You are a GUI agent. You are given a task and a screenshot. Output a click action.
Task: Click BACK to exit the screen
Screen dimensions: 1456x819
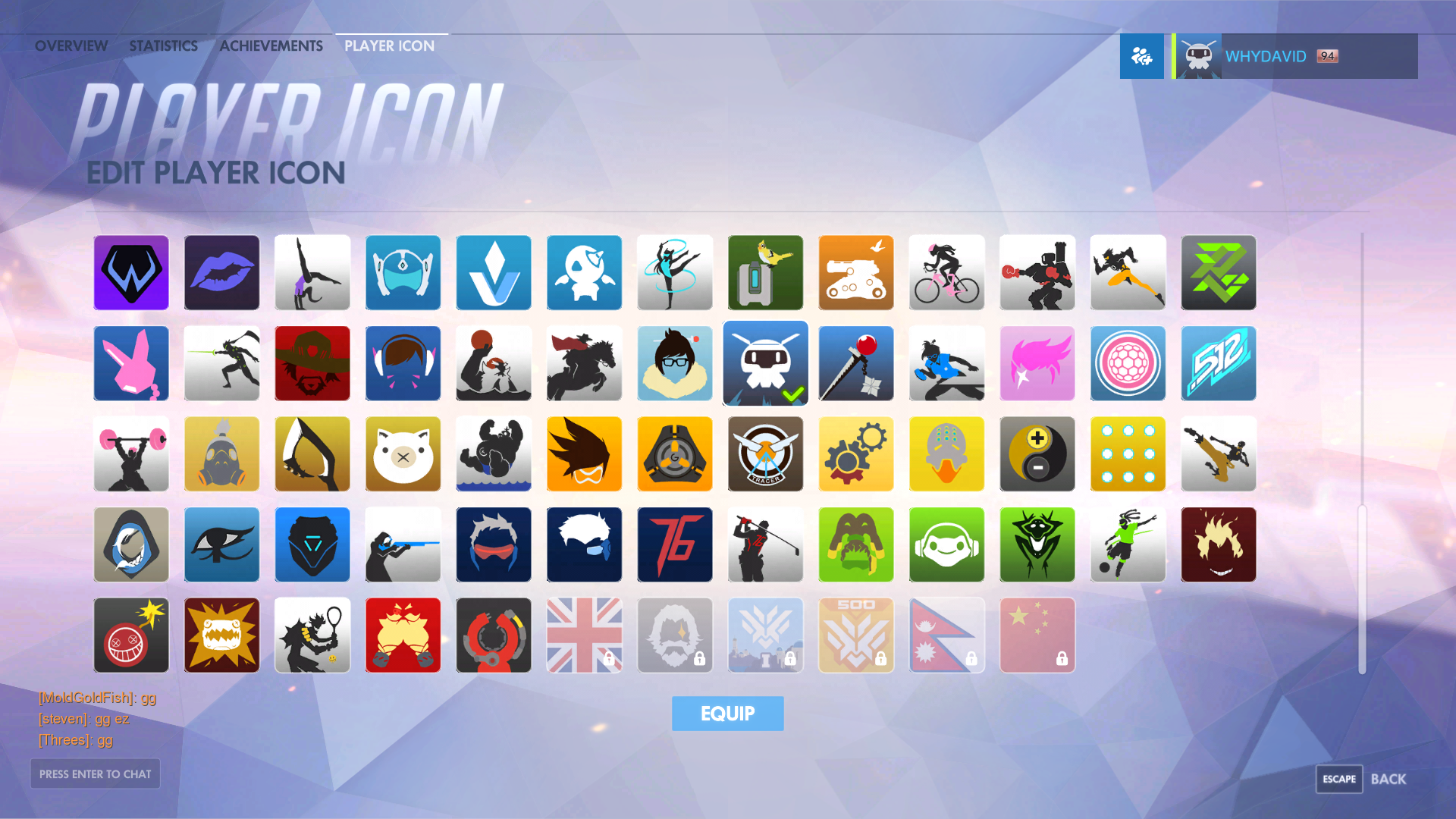pos(1390,779)
